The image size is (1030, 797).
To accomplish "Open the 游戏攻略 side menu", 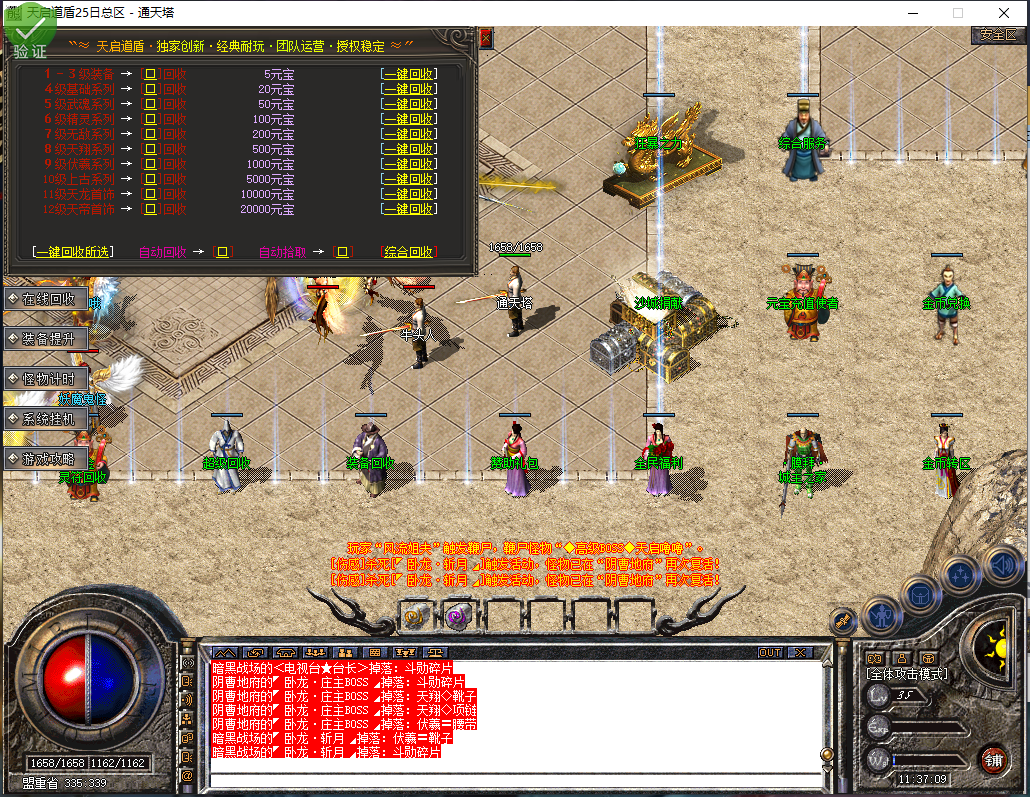I will 45,459.
